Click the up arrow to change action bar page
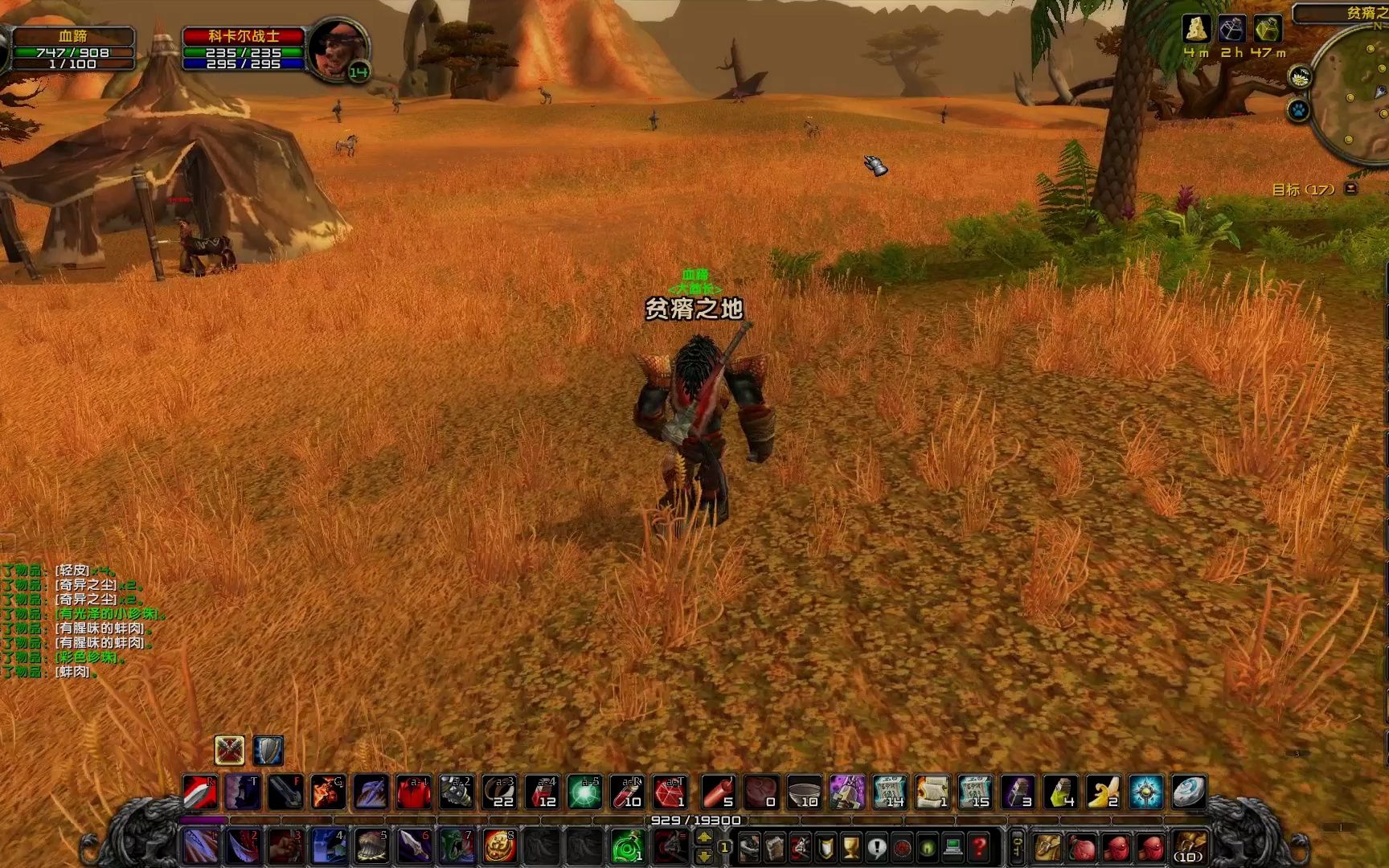Image resolution: width=1389 pixels, height=868 pixels. (x=704, y=838)
